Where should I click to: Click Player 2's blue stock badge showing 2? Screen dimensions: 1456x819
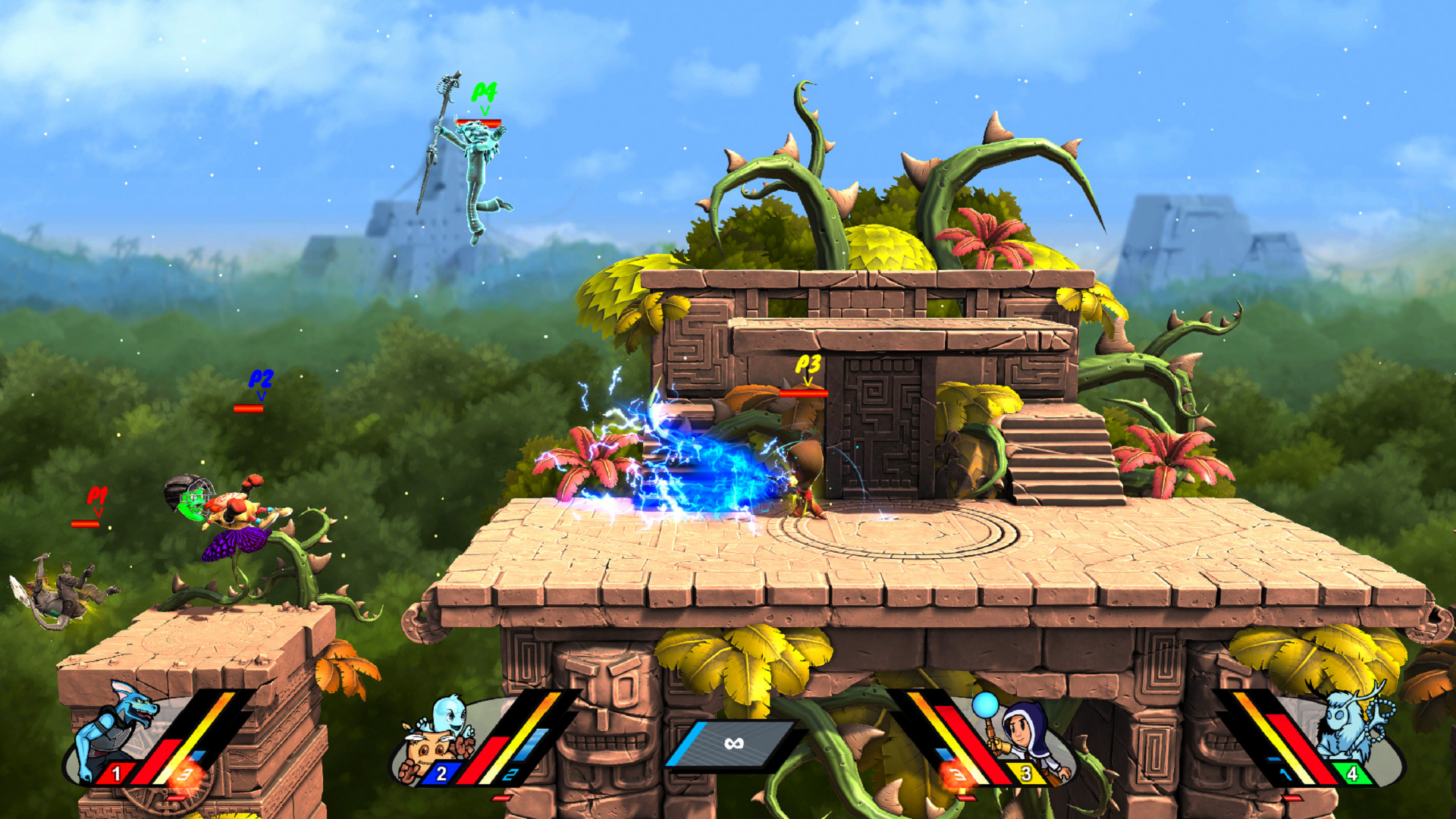tap(441, 775)
